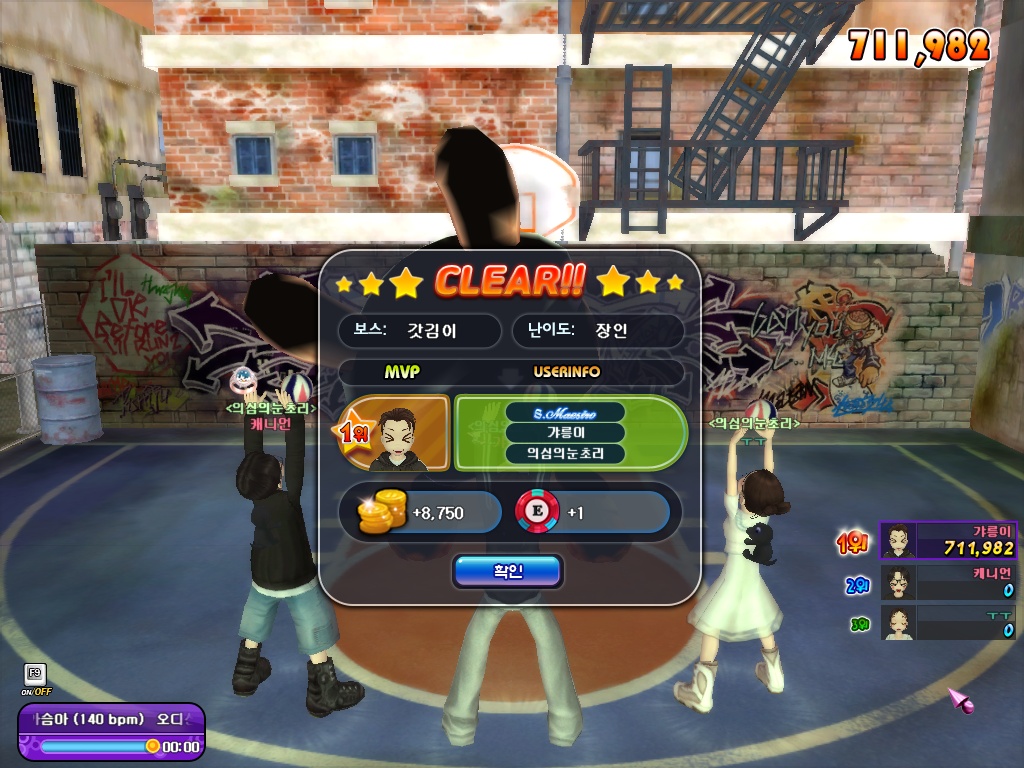Screen dimensions: 1024x768
Task: Confirm the clear results with 확인
Action: pos(508,571)
